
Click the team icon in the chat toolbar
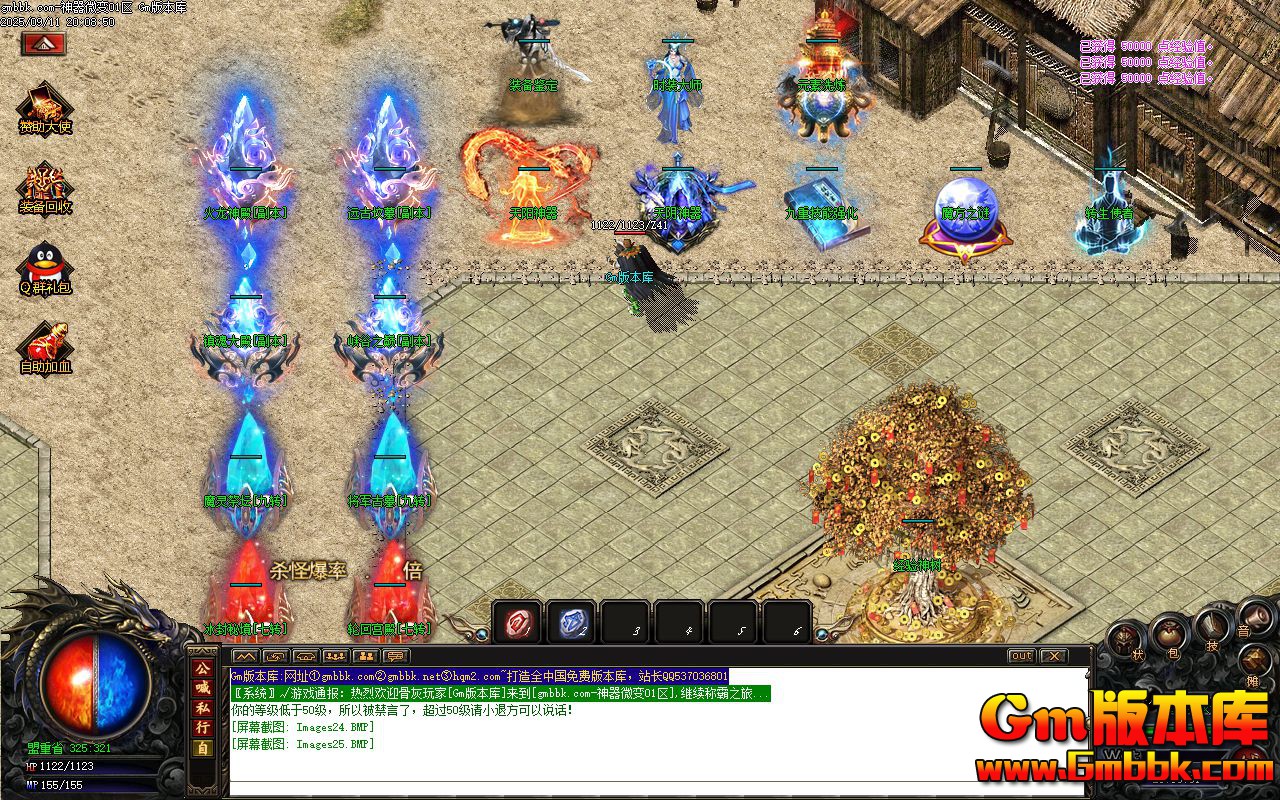[x=336, y=655]
